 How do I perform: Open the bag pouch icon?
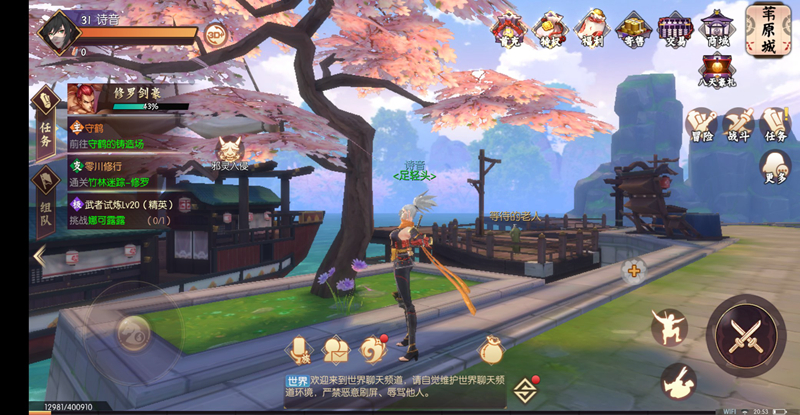pyautogui.click(x=491, y=349)
